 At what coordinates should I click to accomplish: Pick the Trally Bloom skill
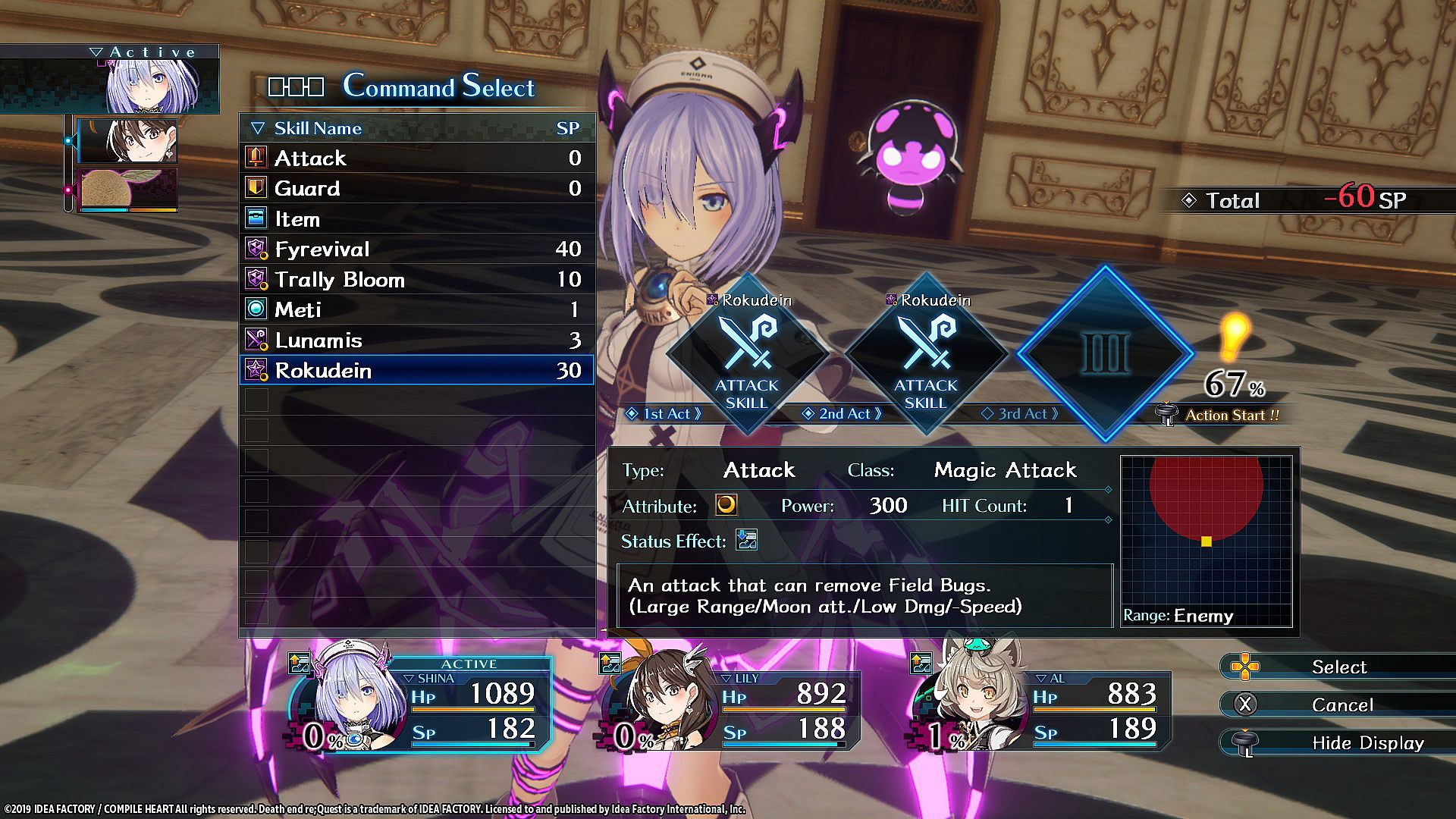pyautogui.click(x=416, y=279)
